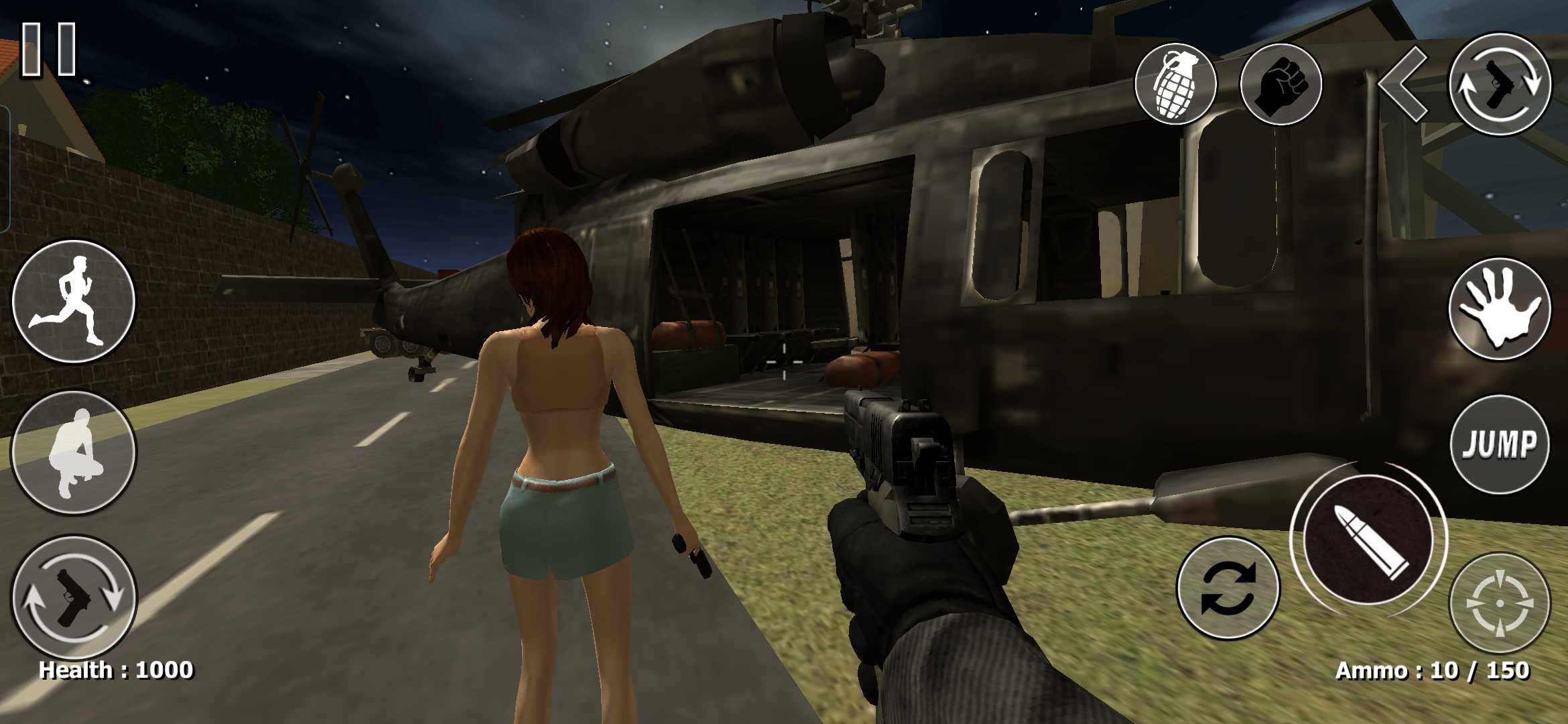The width and height of the screenshot is (1568, 724).
Task: Toggle the crouch stance button
Action: tap(74, 453)
